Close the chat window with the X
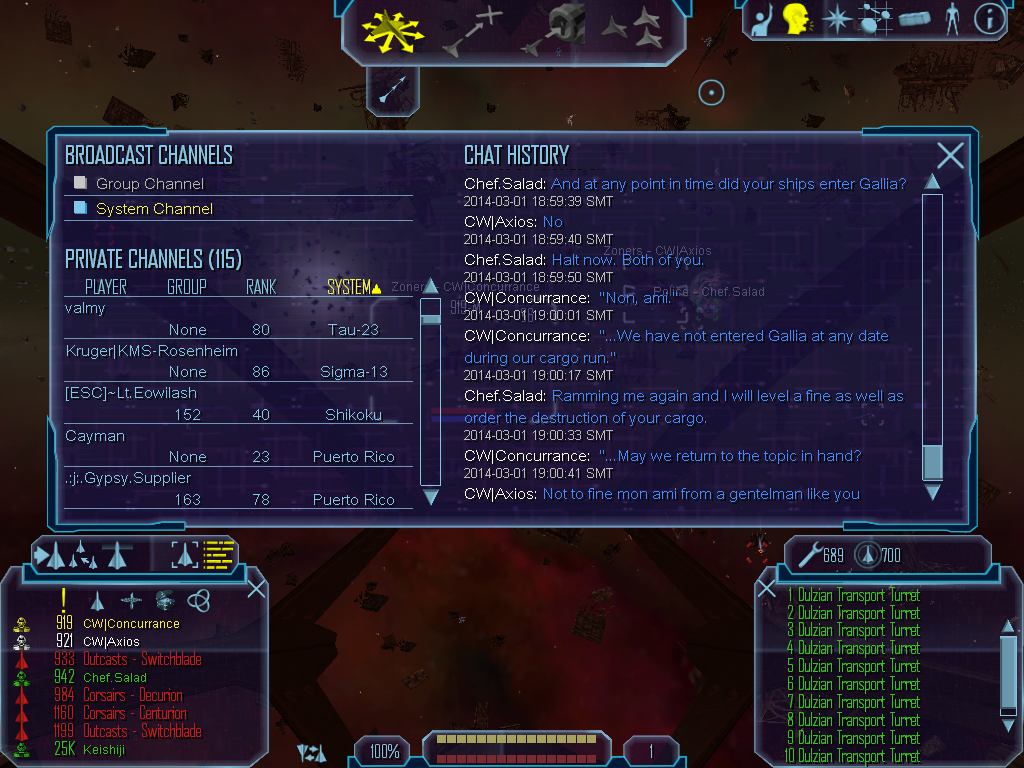Viewport: 1024px width, 768px height. (x=950, y=155)
